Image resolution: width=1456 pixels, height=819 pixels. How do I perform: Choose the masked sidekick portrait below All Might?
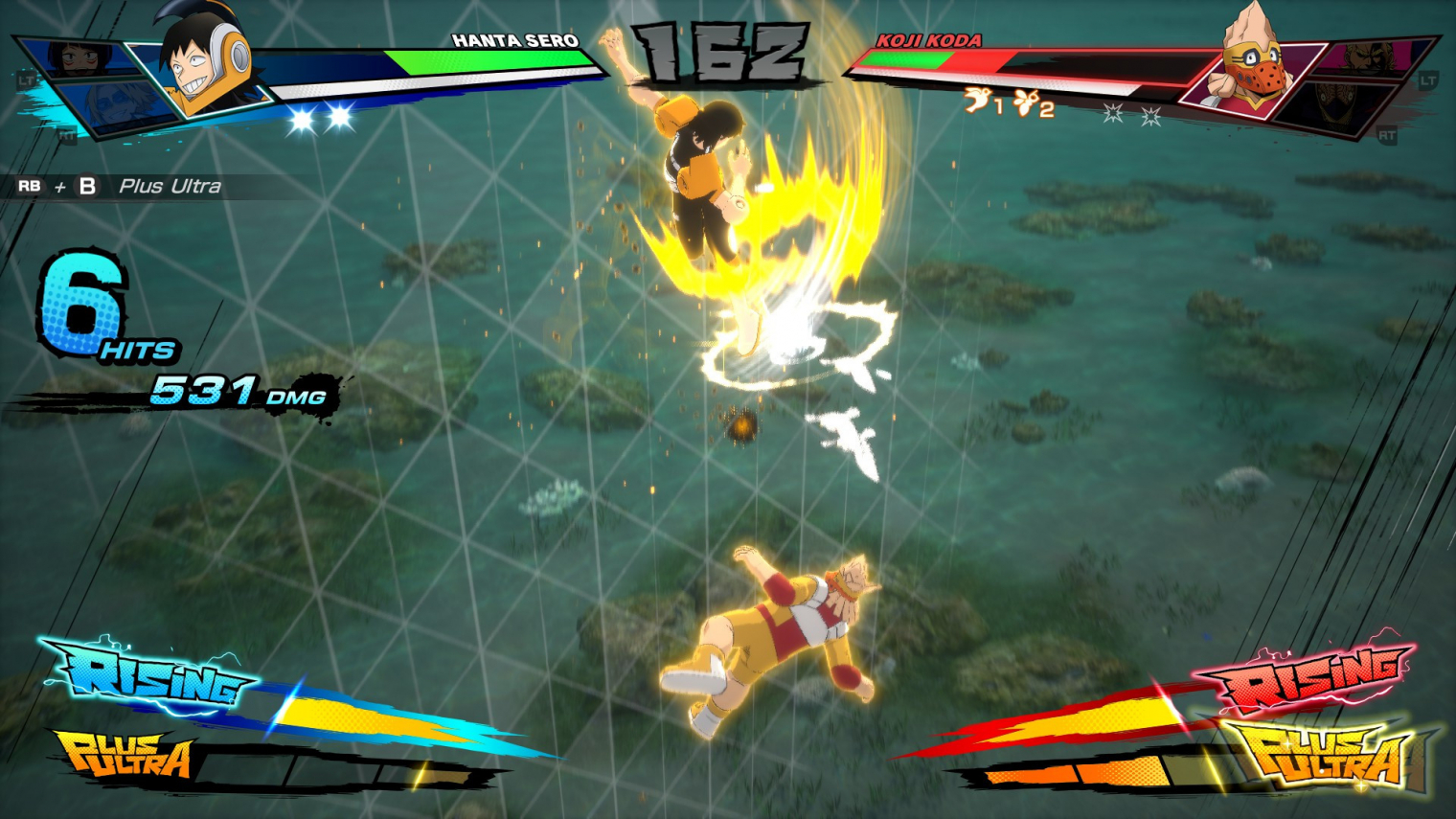(x=1336, y=103)
